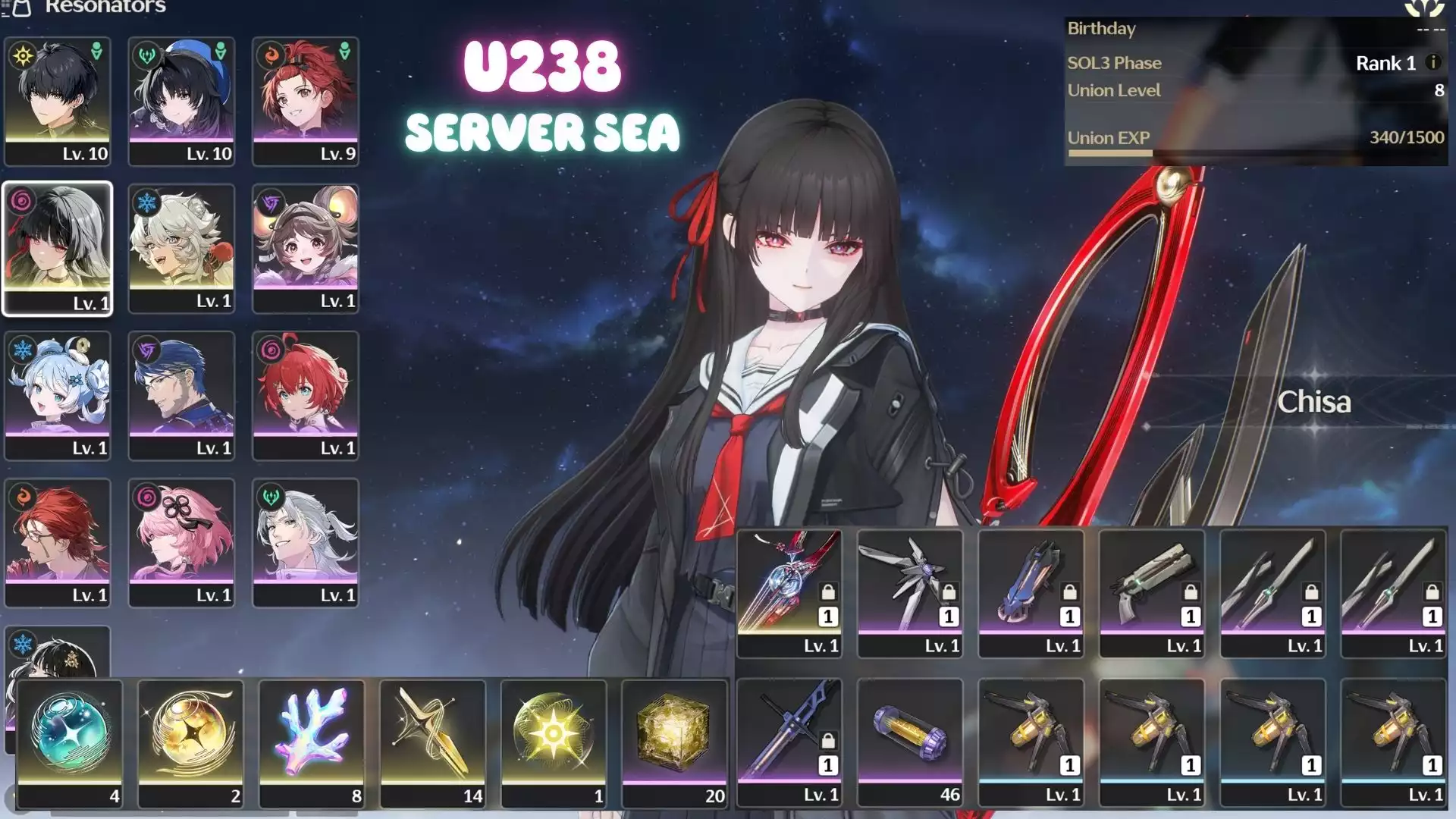Select the pink-haired resonator portrait
1456x819 pixels.
(x=181, y=542)
